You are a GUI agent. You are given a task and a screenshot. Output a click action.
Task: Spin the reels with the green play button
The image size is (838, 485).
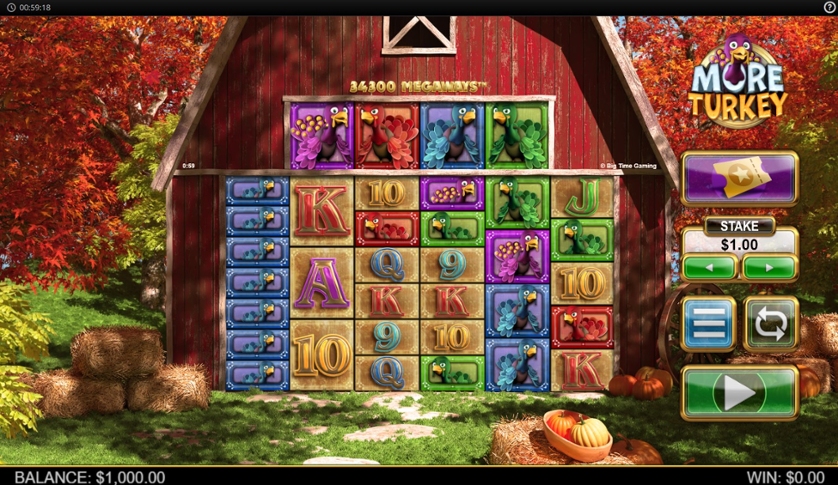point(739,392)
